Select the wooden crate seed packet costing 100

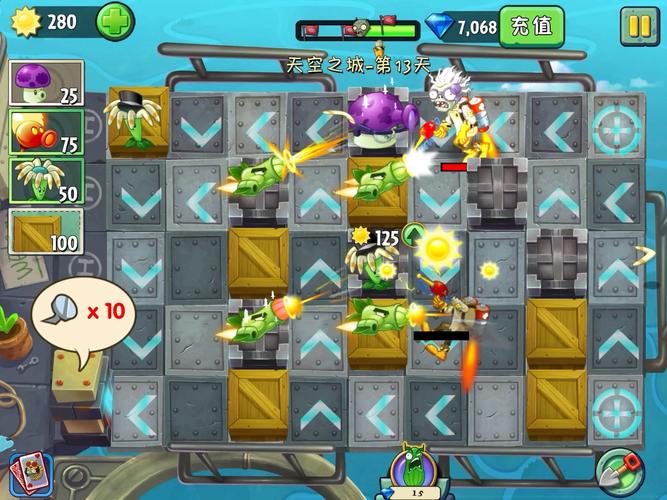pyautogui.click(x=46, y=231)
